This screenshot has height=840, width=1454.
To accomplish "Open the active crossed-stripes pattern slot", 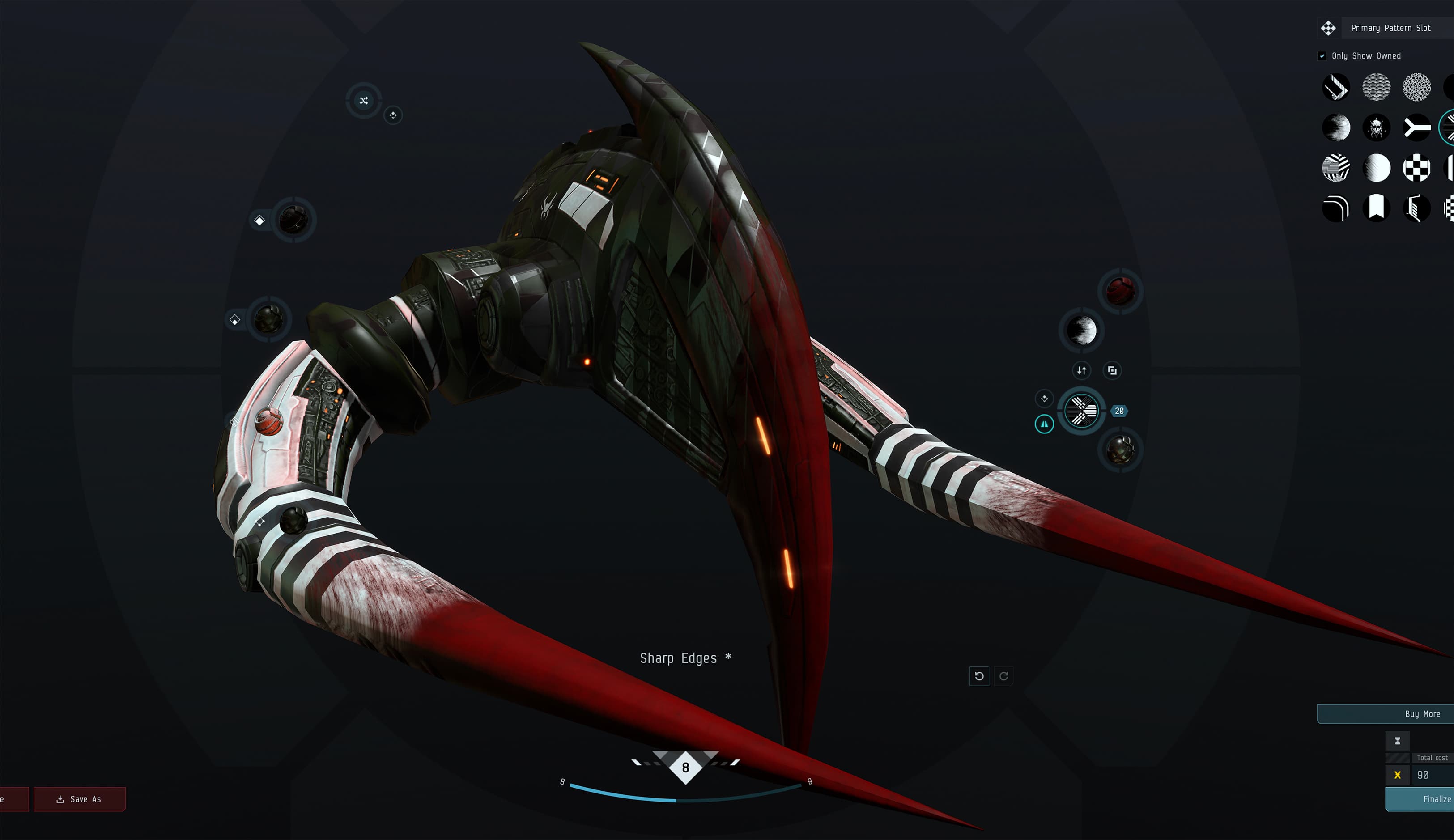I will [1081, 411].
